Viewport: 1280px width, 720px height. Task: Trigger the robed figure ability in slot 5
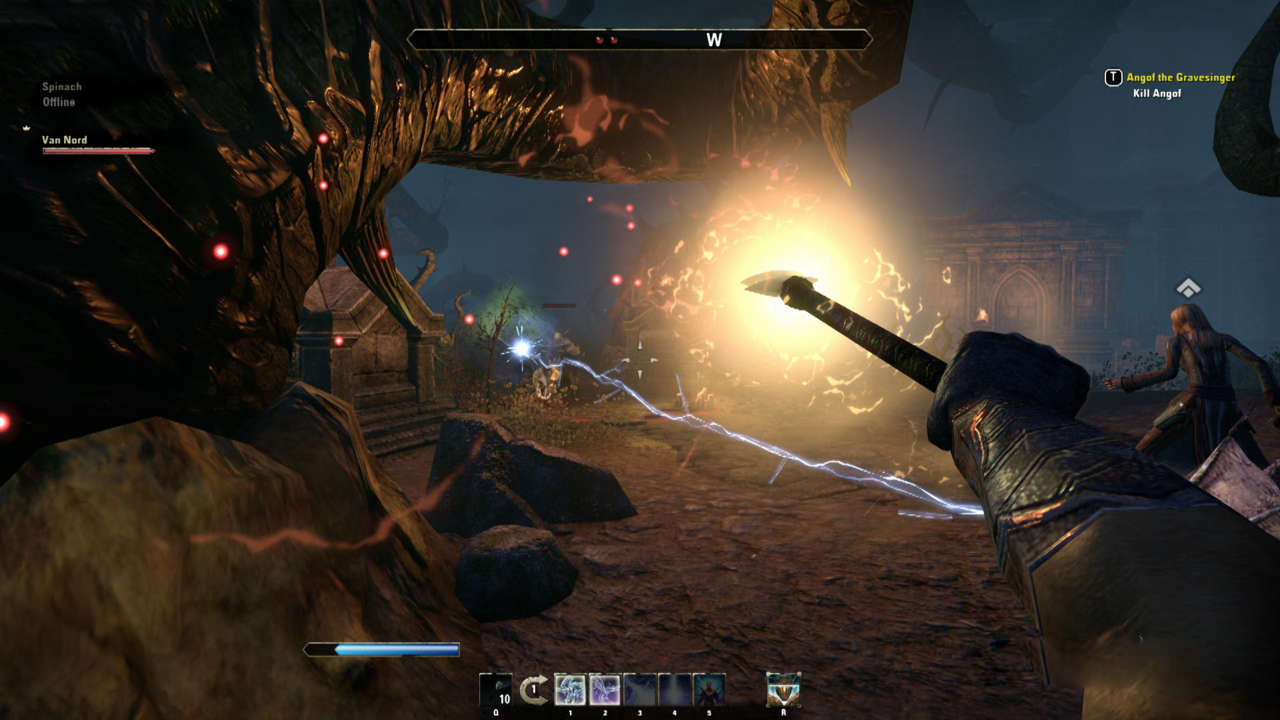point(709,690)
